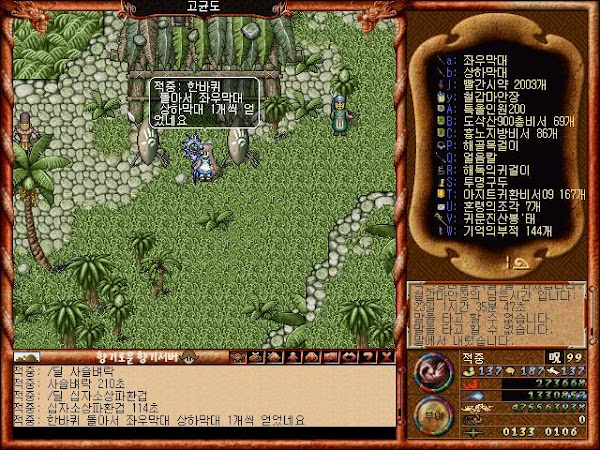
Task: Select the 아지트귀환비서09 scroll entry
Action: 510,196
